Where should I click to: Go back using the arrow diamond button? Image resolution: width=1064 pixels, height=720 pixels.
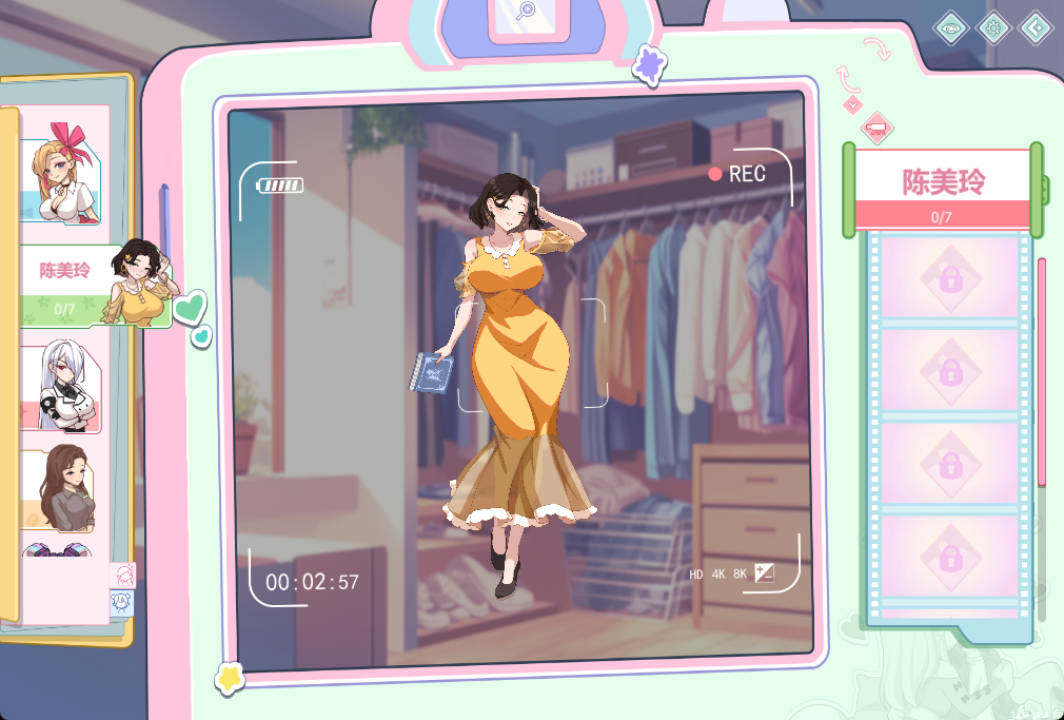coord(1036,28)
